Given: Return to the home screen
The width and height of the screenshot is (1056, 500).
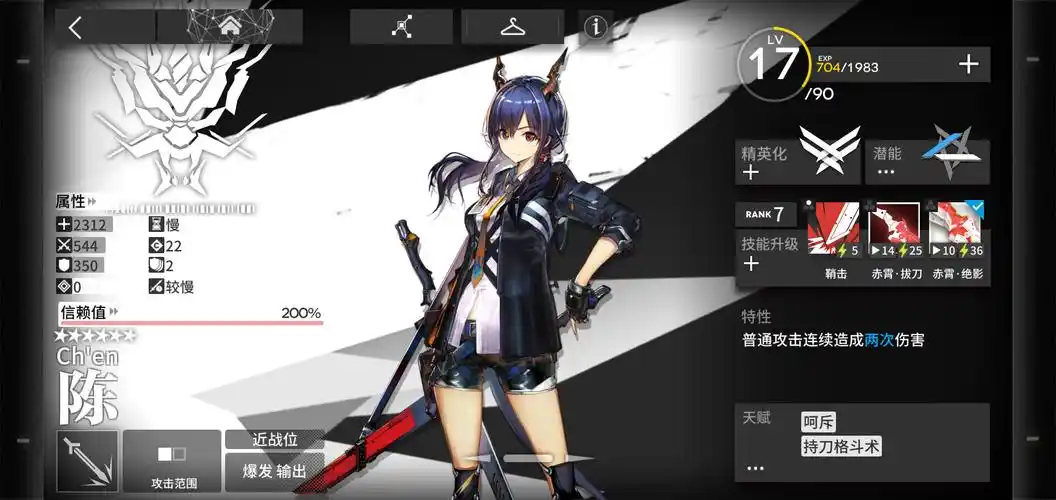Looking at the screenshot, I should coord(230,27).
